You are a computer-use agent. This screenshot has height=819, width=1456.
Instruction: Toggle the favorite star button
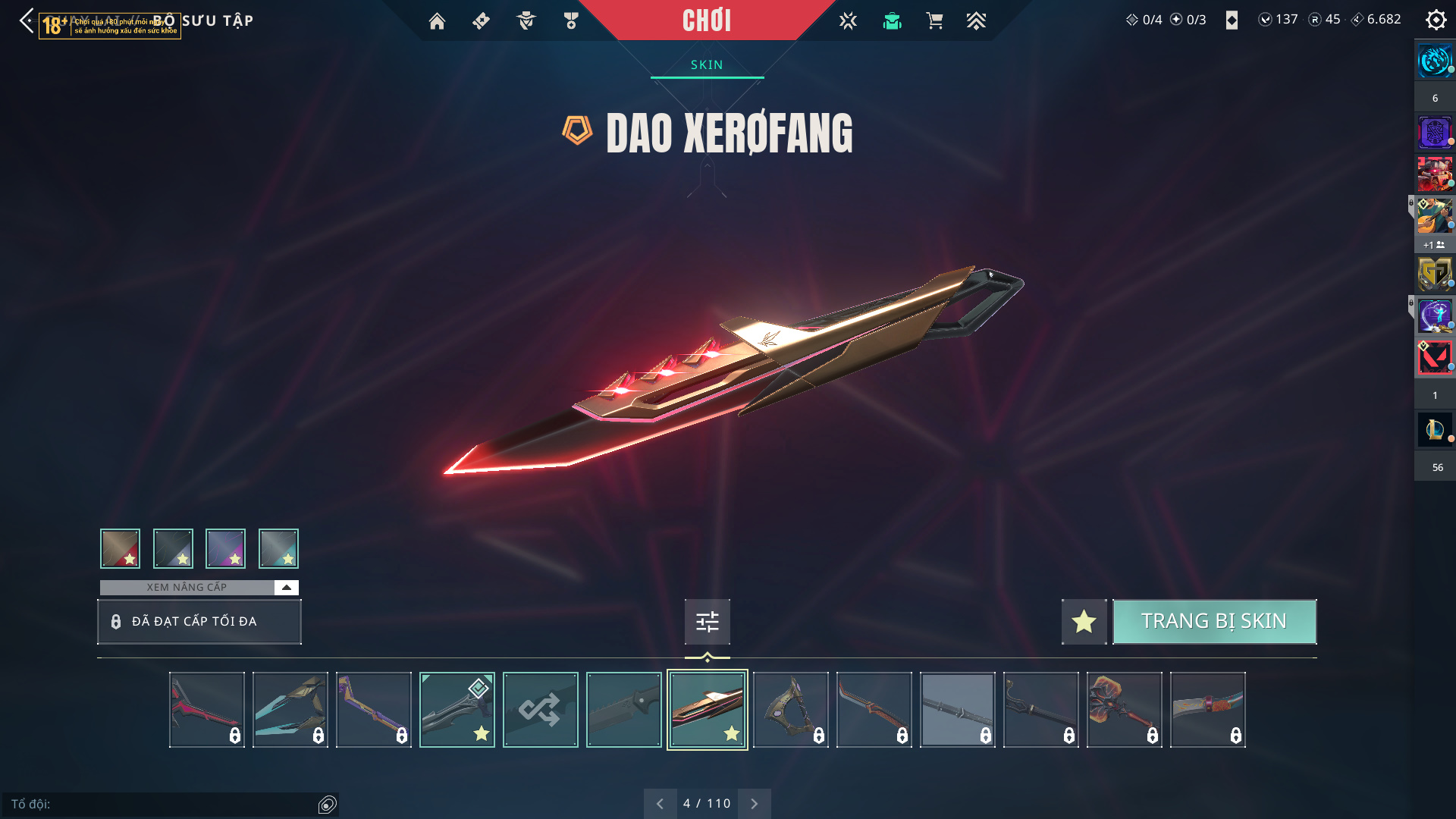point(1084,622)
